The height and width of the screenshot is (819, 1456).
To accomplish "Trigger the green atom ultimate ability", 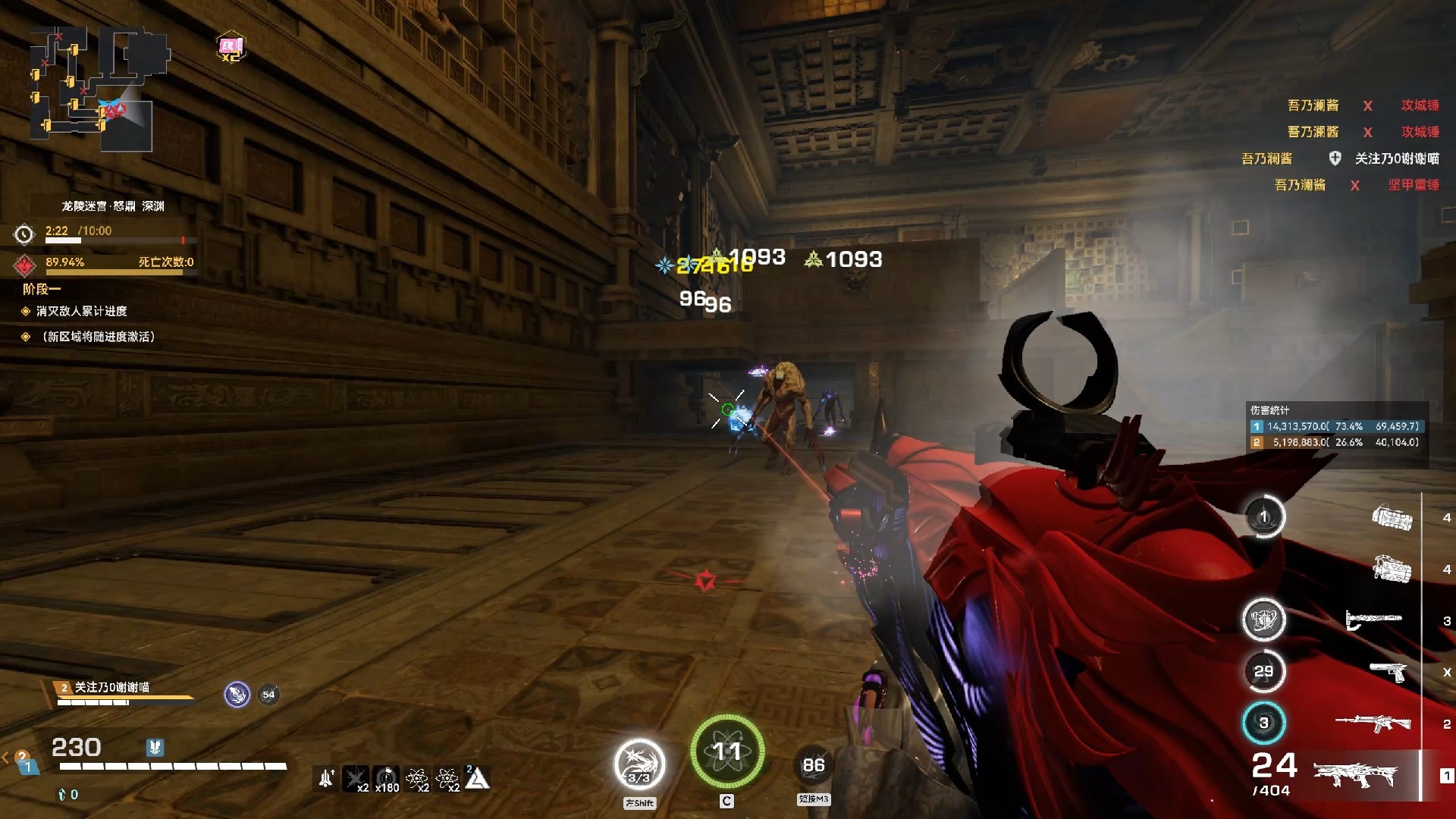I will pos(726,751).
